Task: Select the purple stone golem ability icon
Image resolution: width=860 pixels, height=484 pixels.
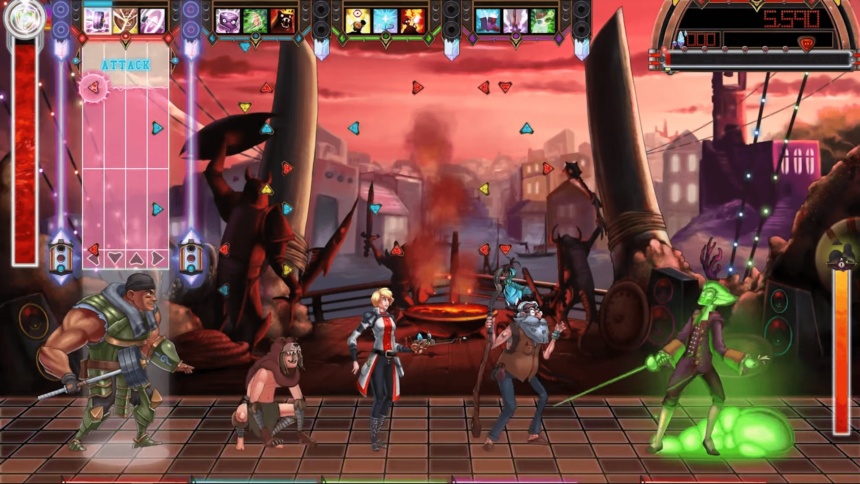Action: (x=229, y=20)
